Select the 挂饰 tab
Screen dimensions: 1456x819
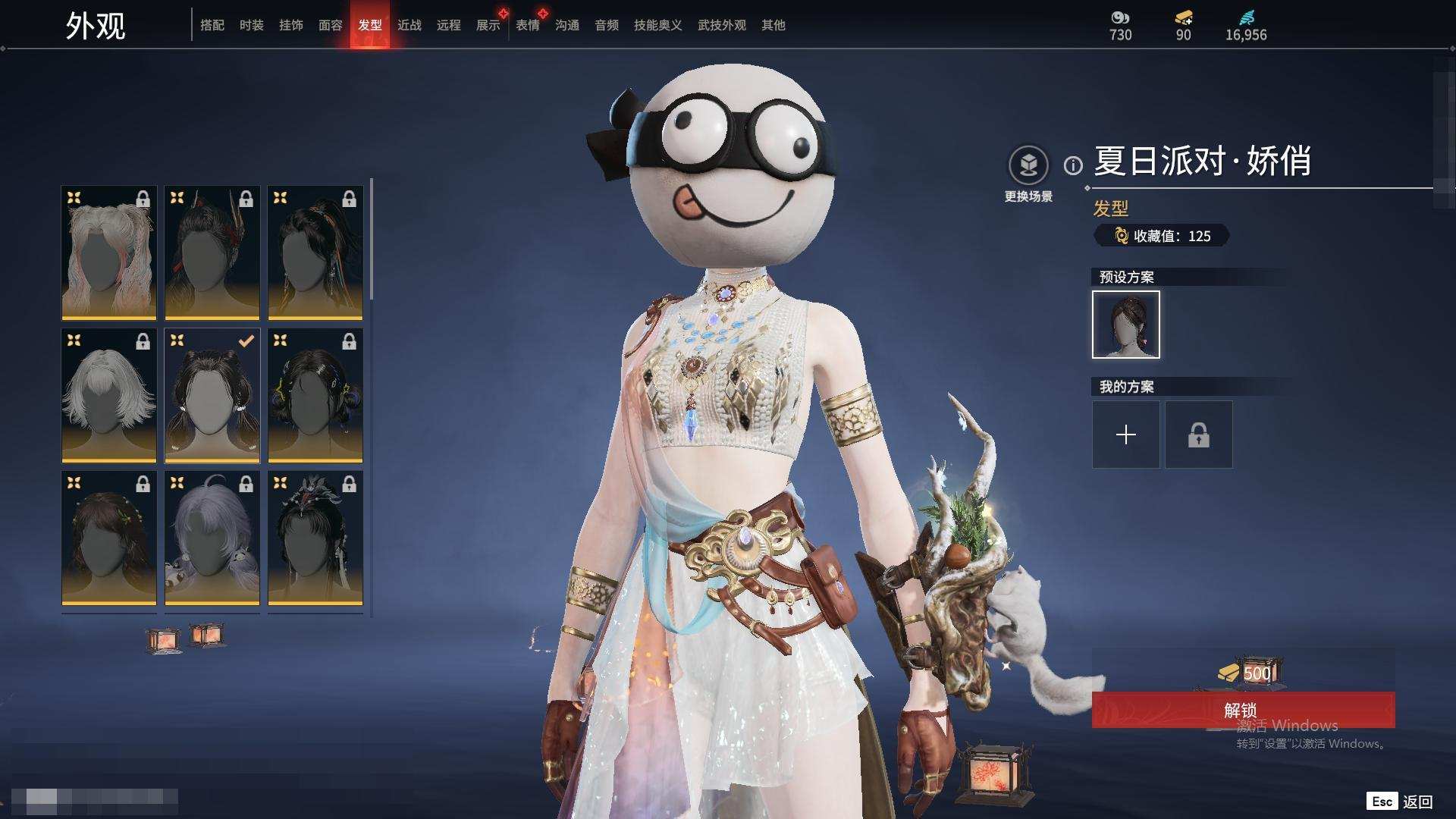pyautogui.click(x=291, y=25)
